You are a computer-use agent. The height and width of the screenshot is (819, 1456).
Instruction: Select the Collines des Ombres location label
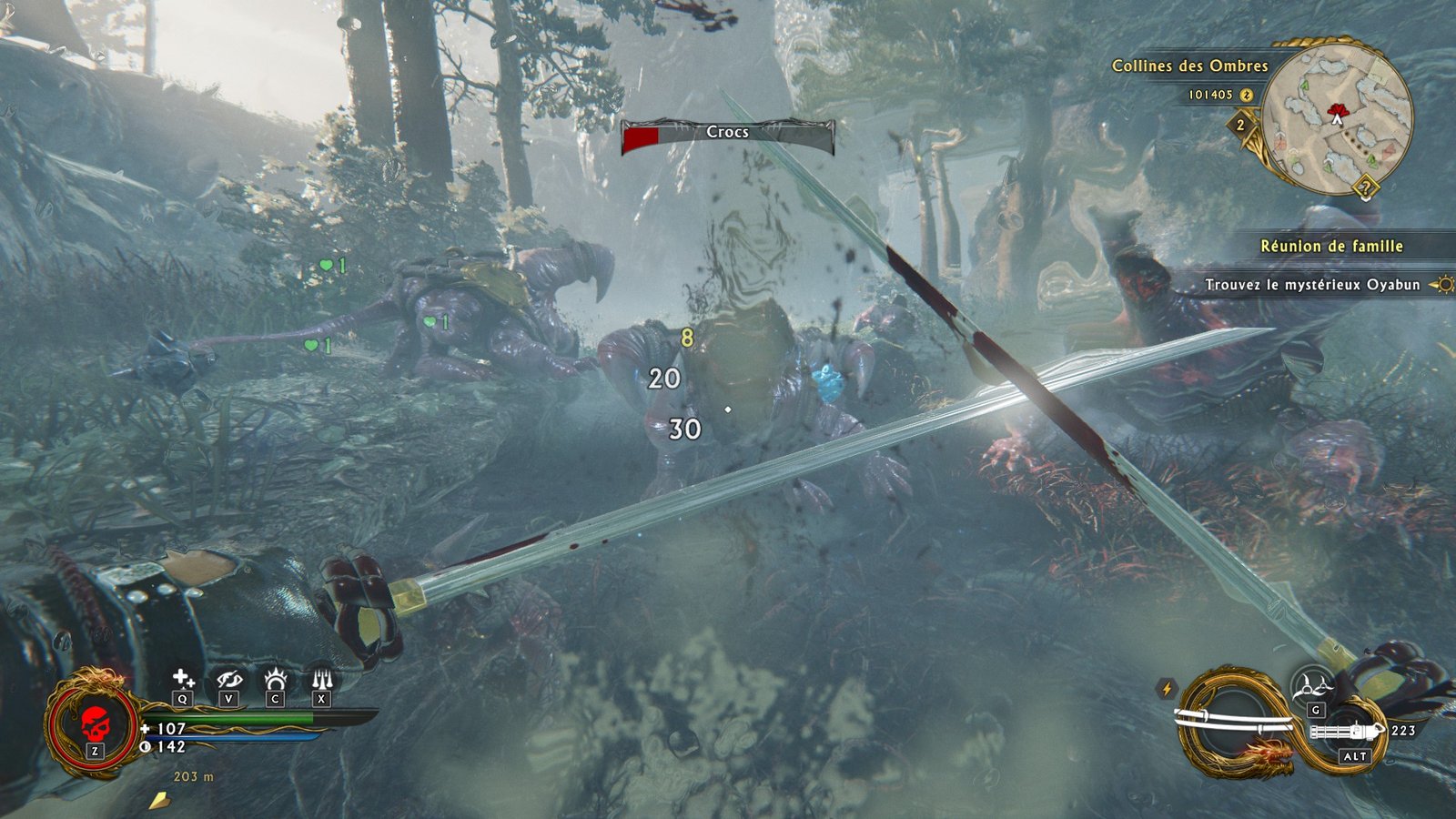[x=1189, y=66]
